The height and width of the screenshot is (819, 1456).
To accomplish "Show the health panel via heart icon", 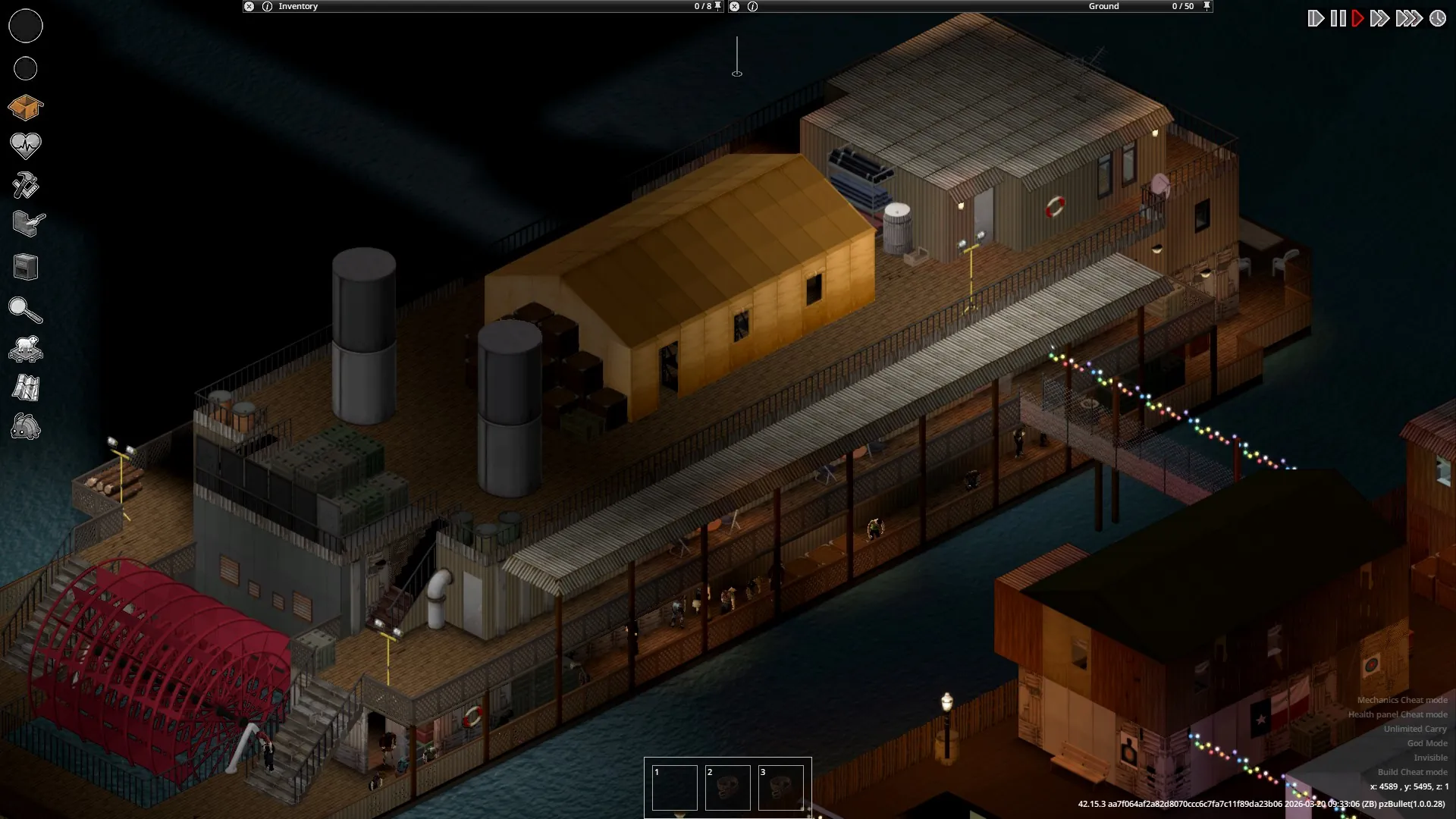I will [x=25, y=145].
